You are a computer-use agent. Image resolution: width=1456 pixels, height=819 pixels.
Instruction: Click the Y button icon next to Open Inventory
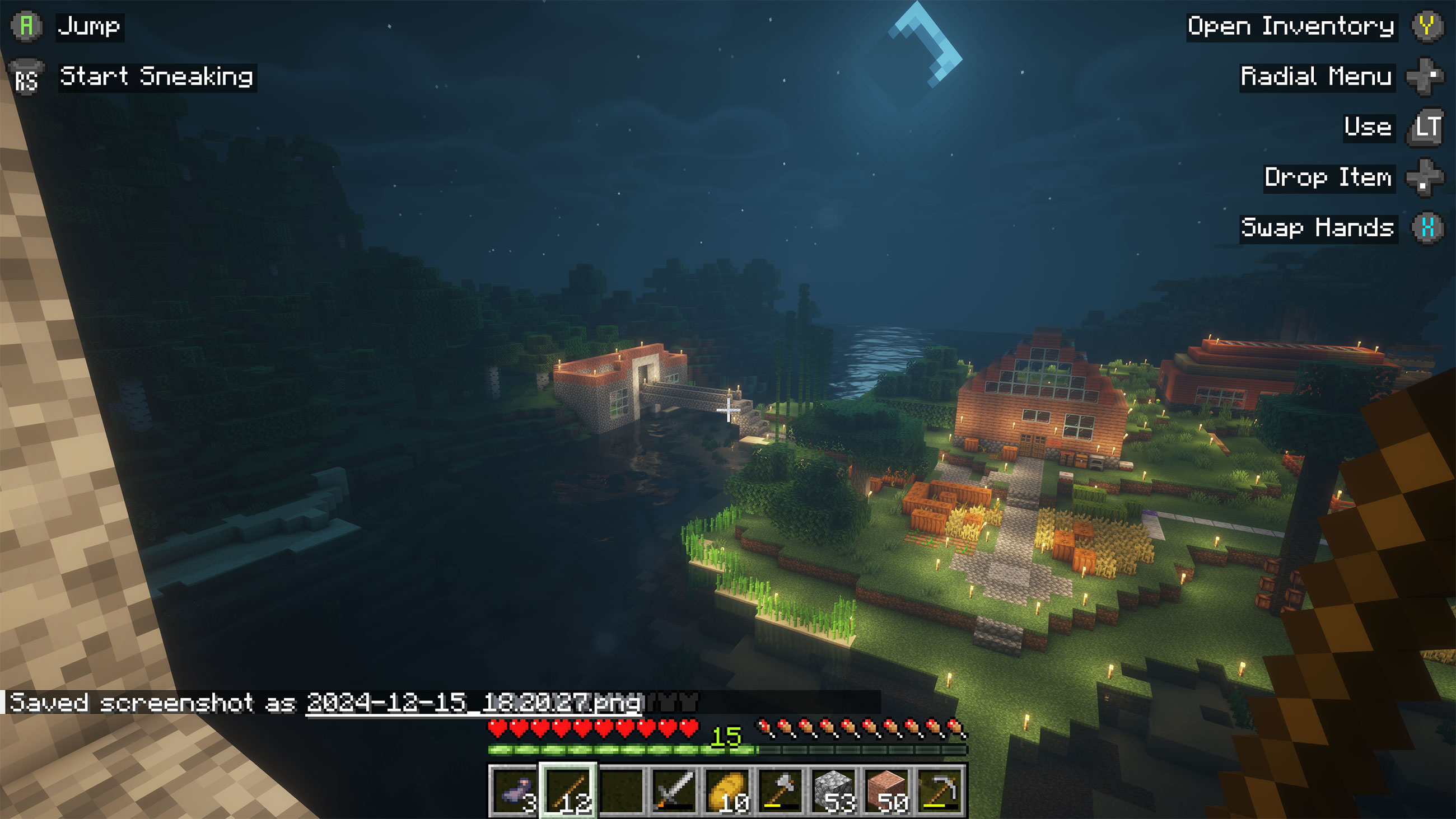(x=1430, y=26)
